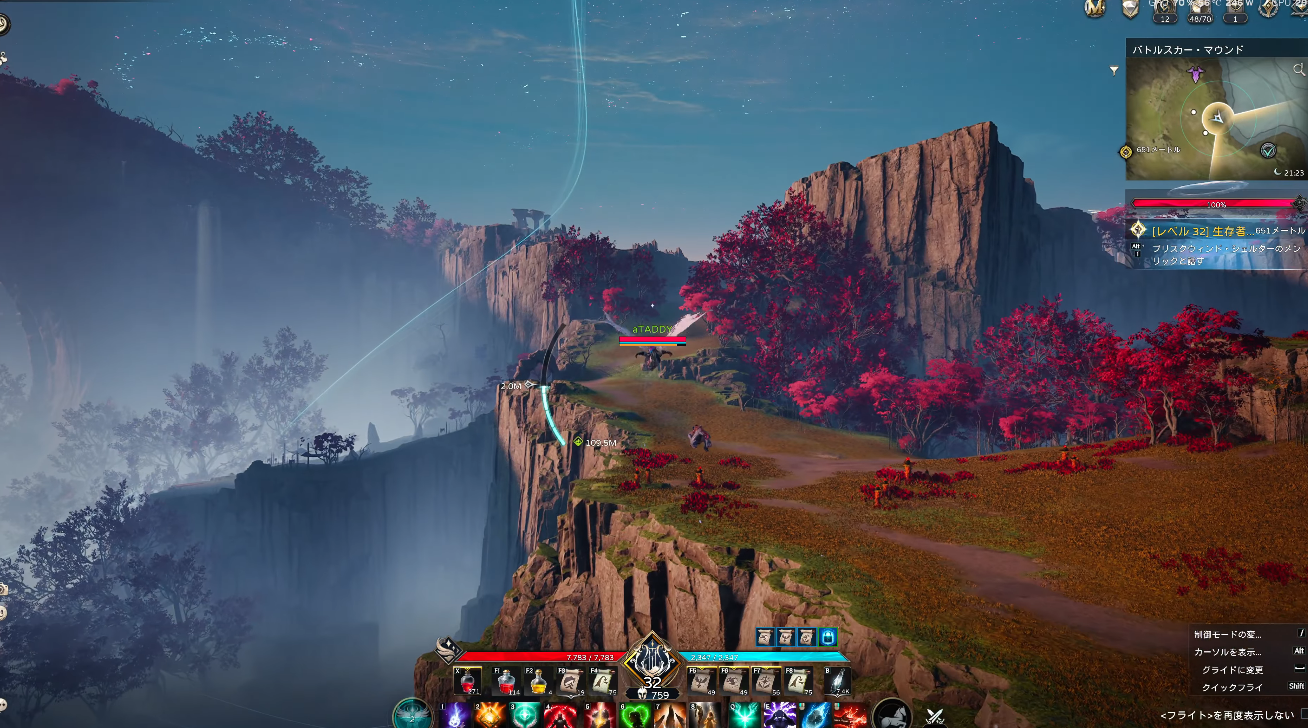Cast the teal winged skill on Q

coord(744,715)
